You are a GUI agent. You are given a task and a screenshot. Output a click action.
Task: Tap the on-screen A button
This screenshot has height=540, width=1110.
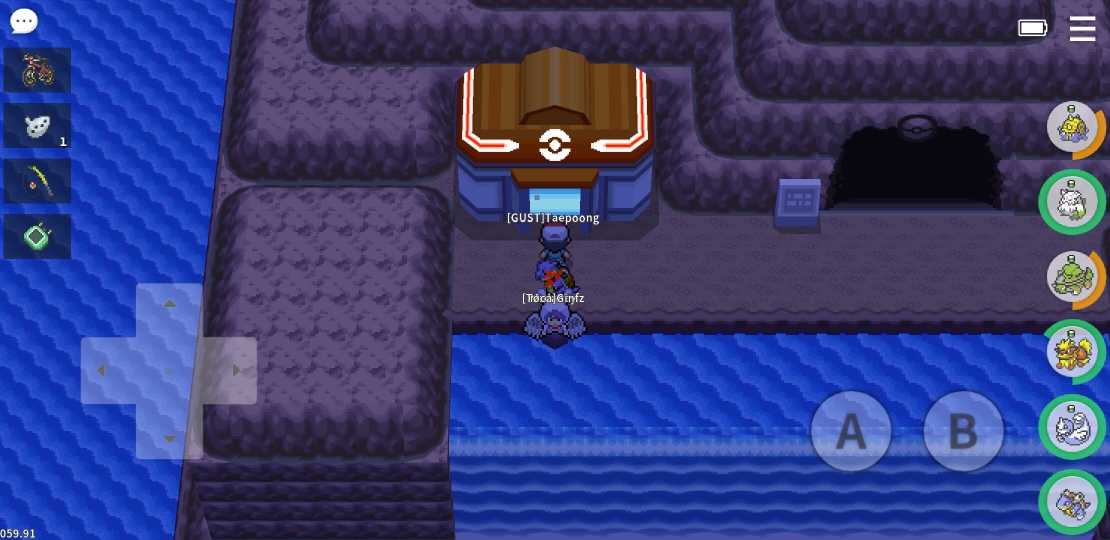tap(851, 431)
